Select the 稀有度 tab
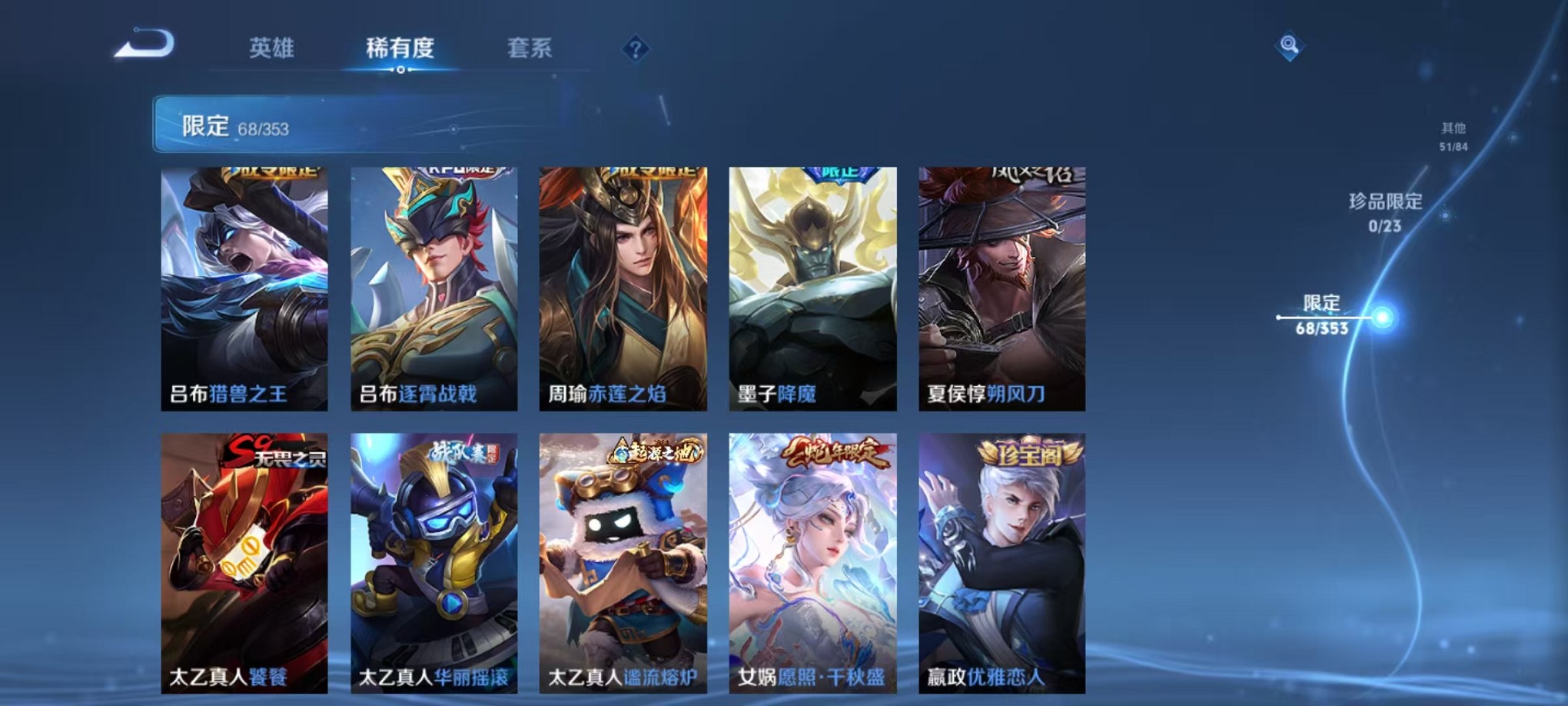1568x706 pixels. [400, 48]
